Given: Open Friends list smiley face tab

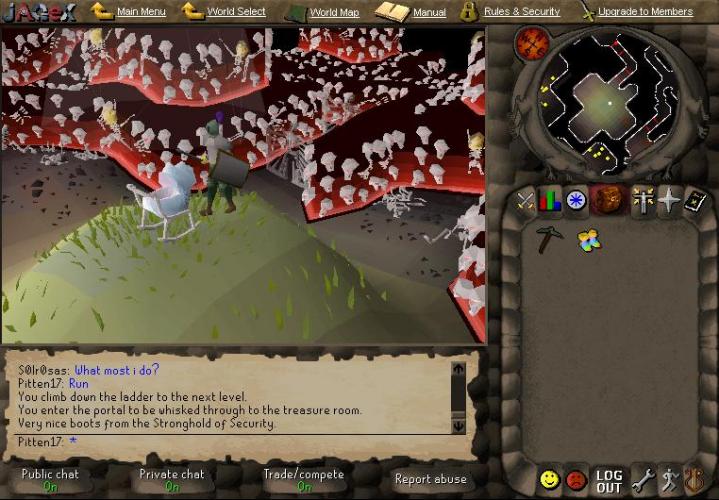Looking at the screenshot, I should (549, 480).
